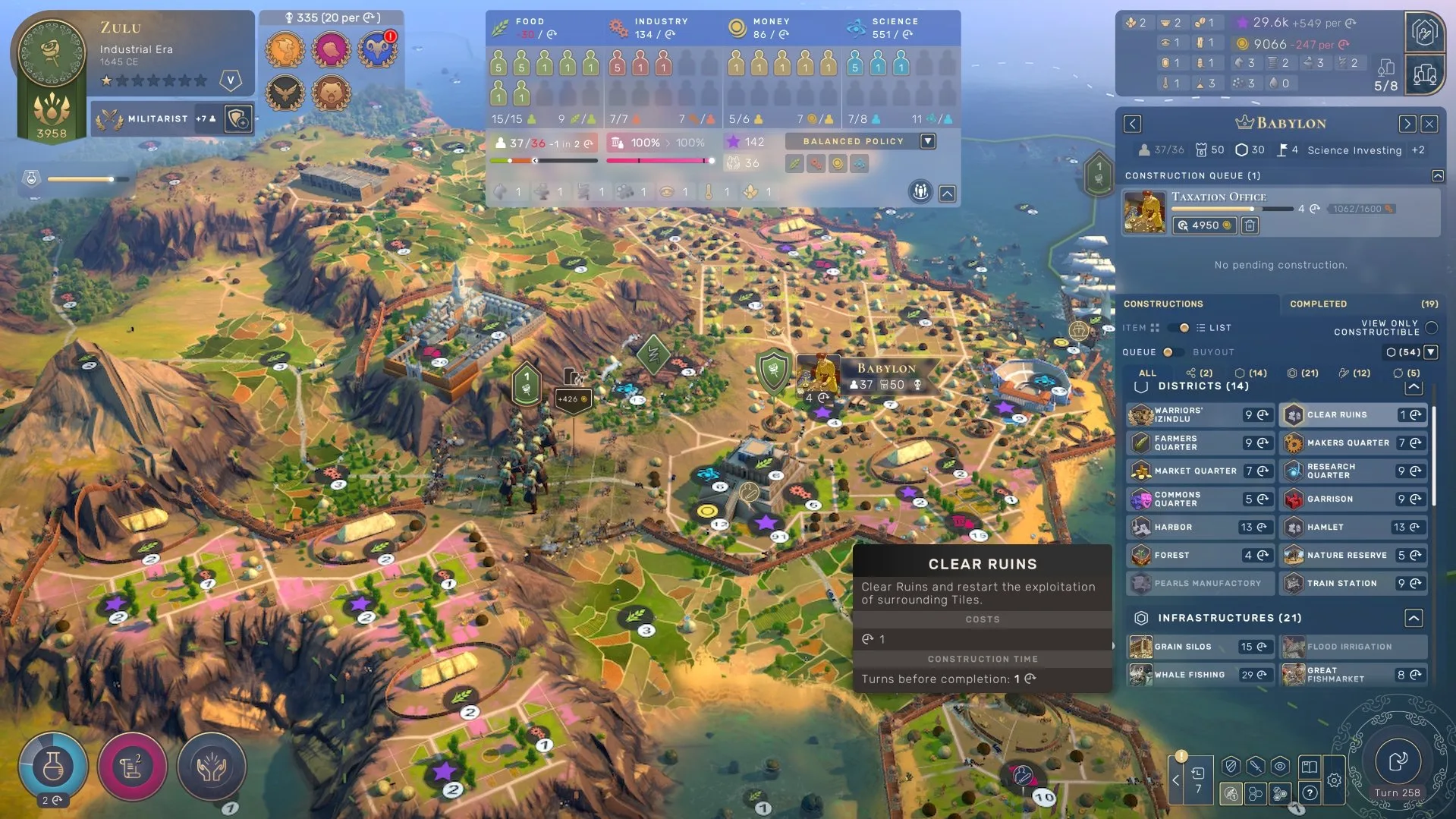Open the in-game encyclopedia book icon
This screenshot has height=819, width=1456.
(x=1310, y=768)
